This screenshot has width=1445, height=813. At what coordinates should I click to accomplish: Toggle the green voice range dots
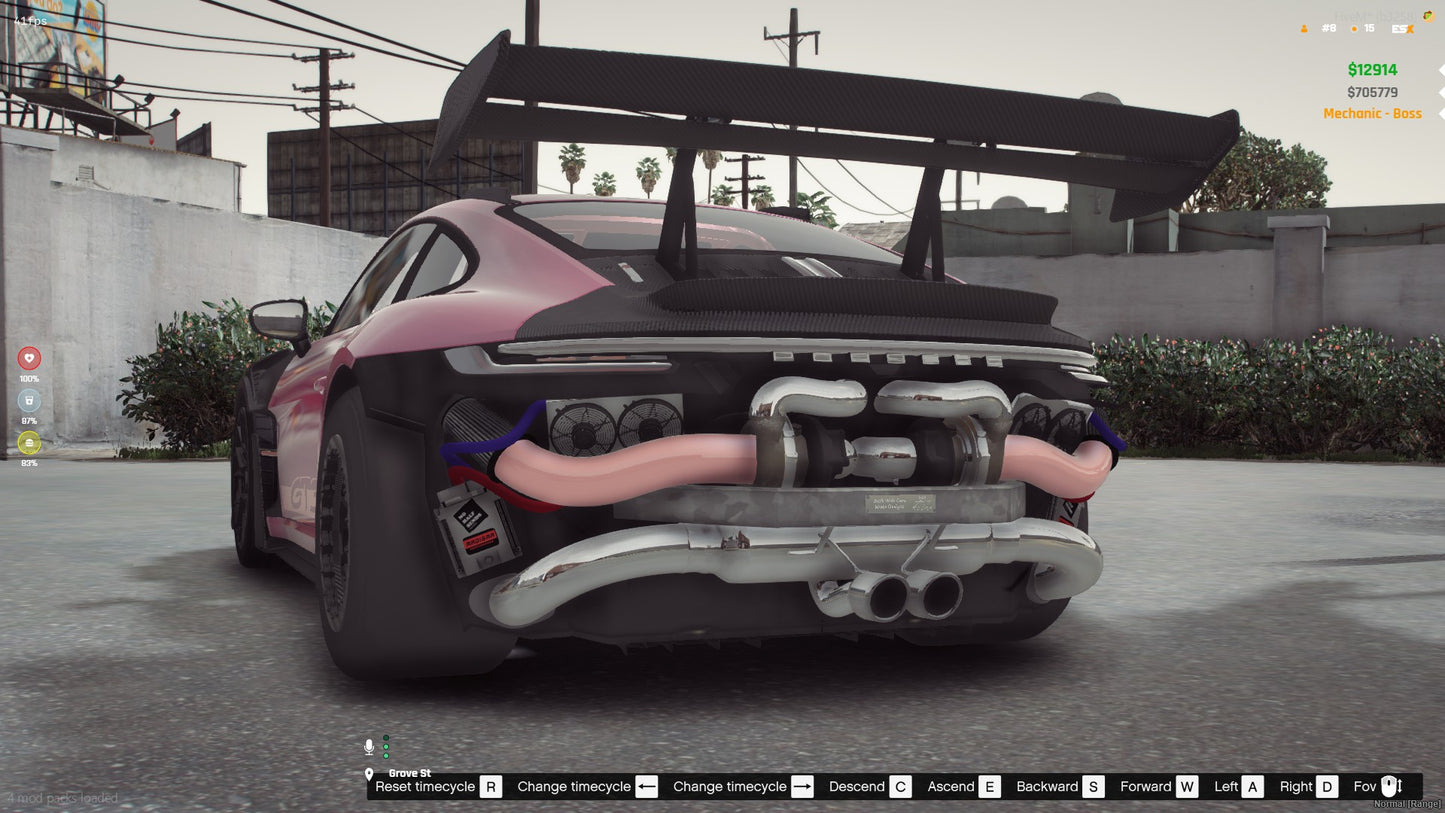[x=386, y=747]
